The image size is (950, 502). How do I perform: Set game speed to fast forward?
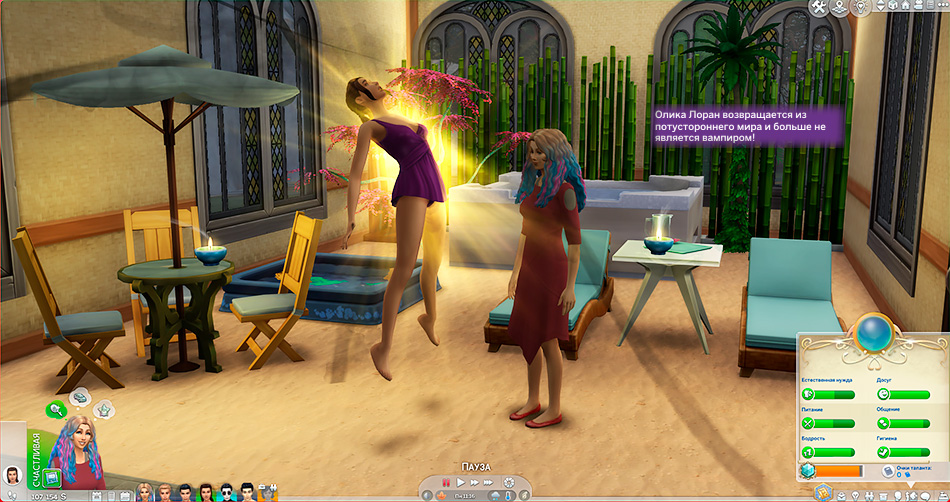tap(474, 483)
